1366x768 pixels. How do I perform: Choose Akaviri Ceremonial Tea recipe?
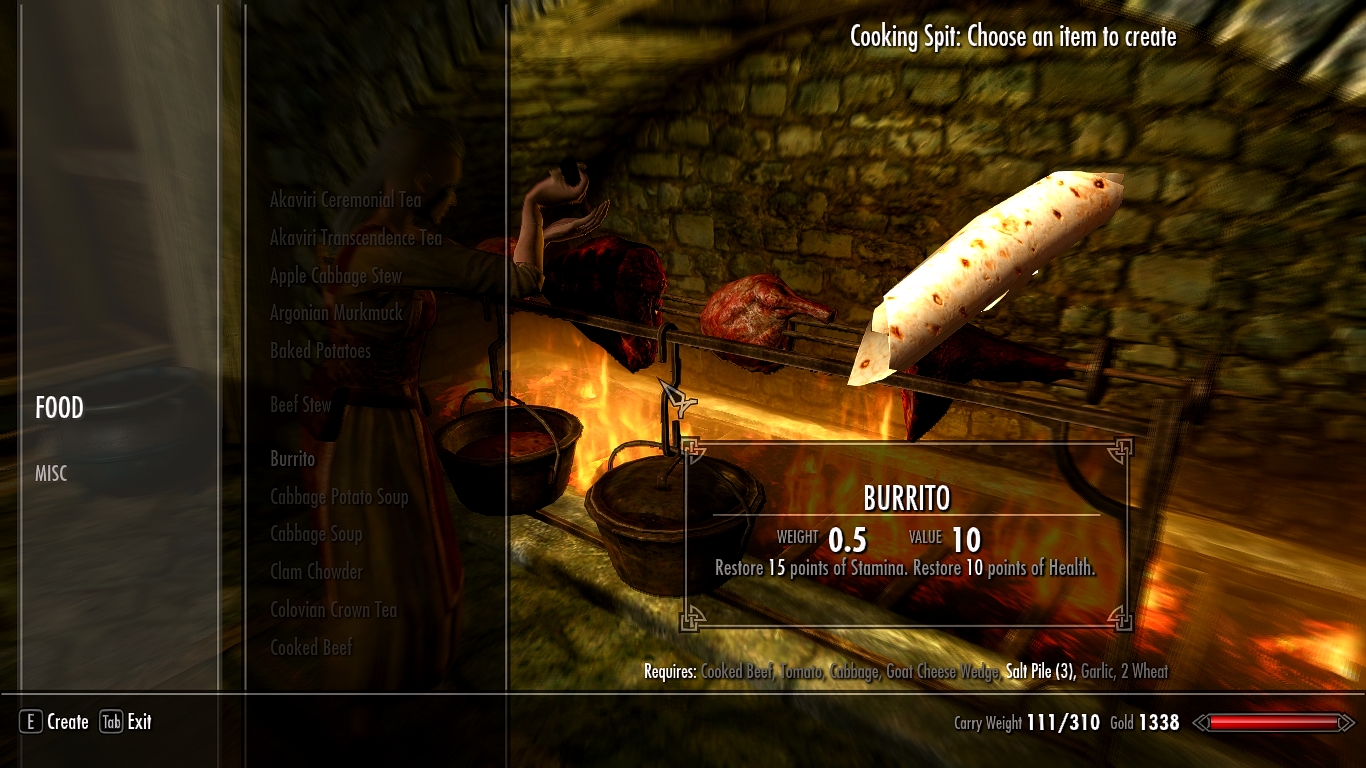345,200
